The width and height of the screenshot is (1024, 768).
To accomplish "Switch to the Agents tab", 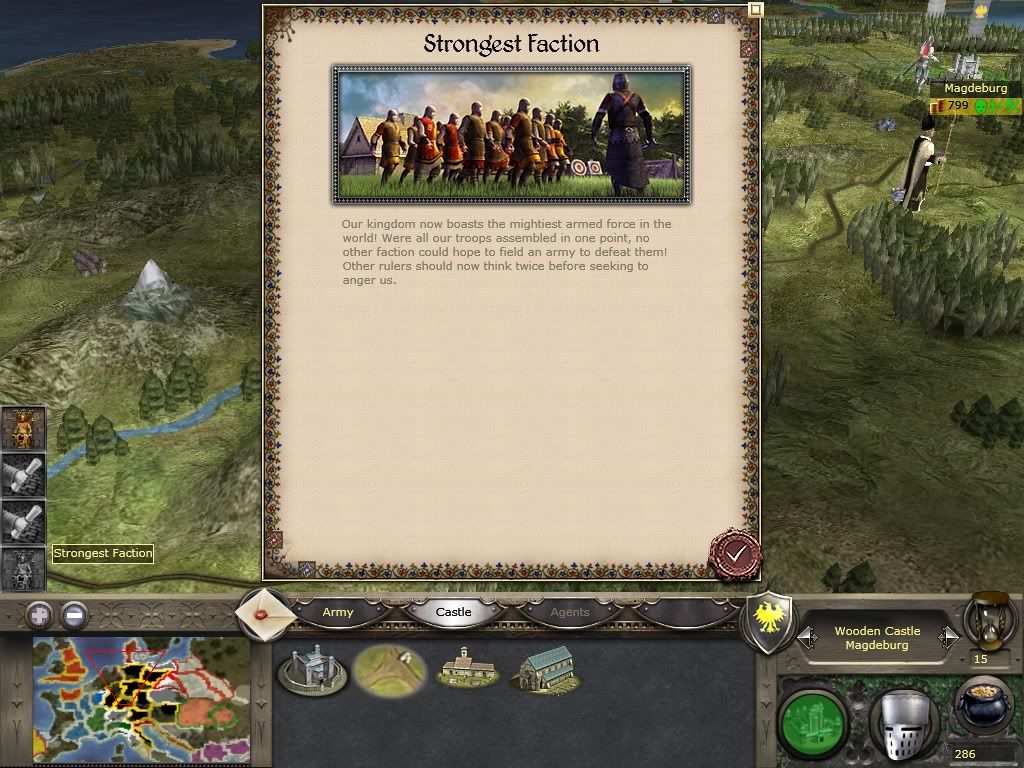I will pyautogui.click(x=570, y=612).
